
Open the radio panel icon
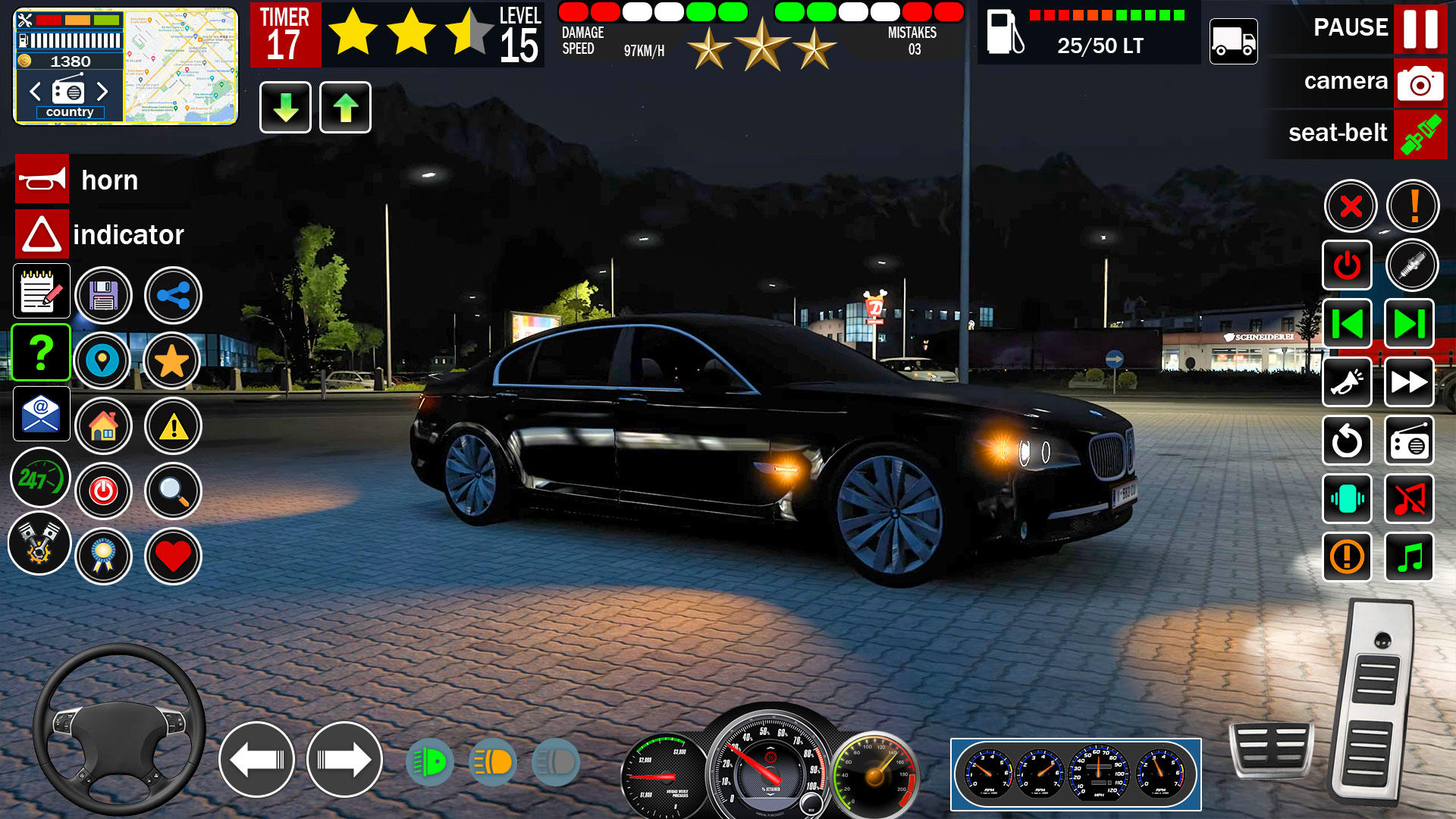(1409, 441)
